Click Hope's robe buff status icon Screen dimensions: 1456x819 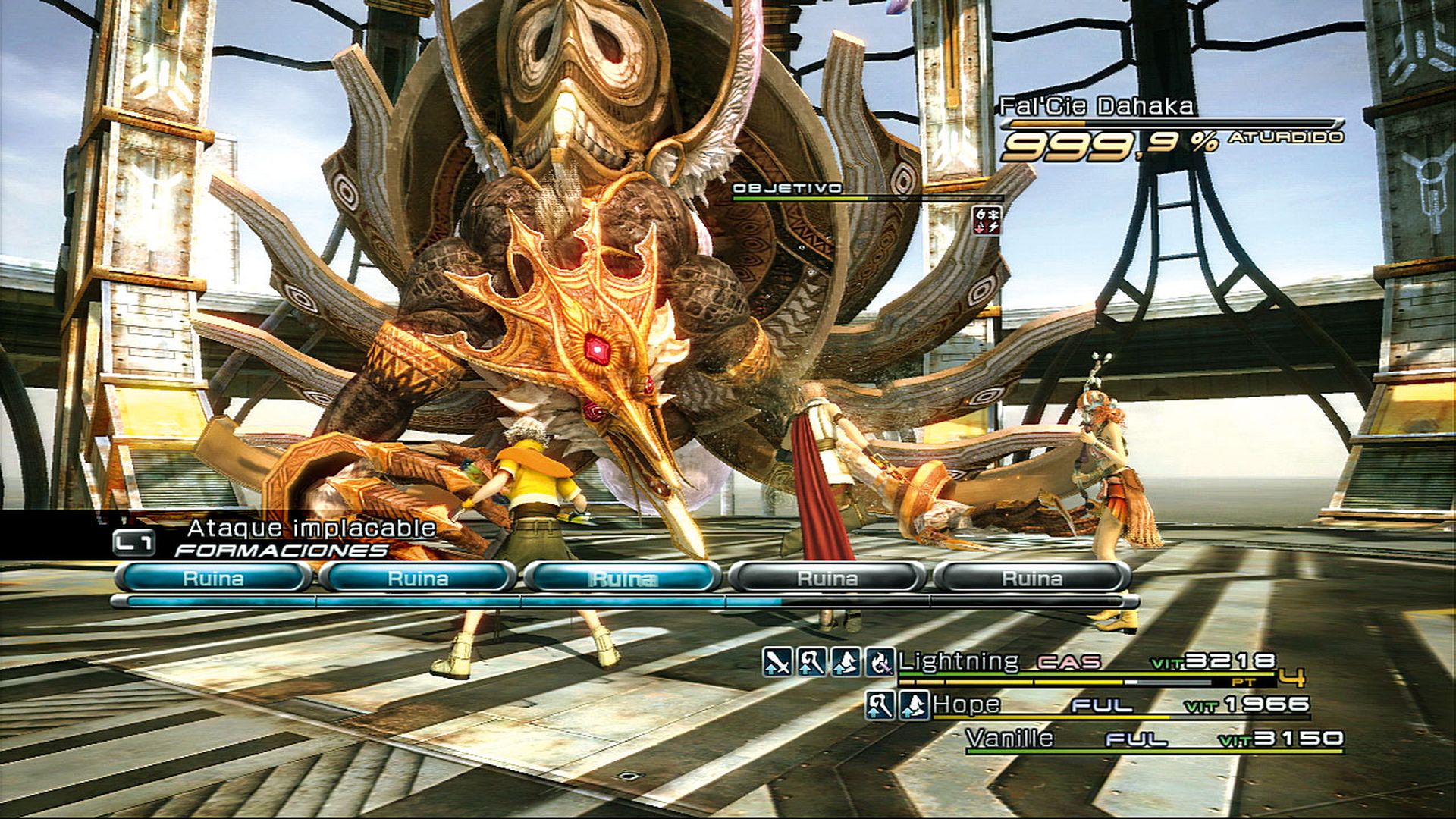[915, 707]
